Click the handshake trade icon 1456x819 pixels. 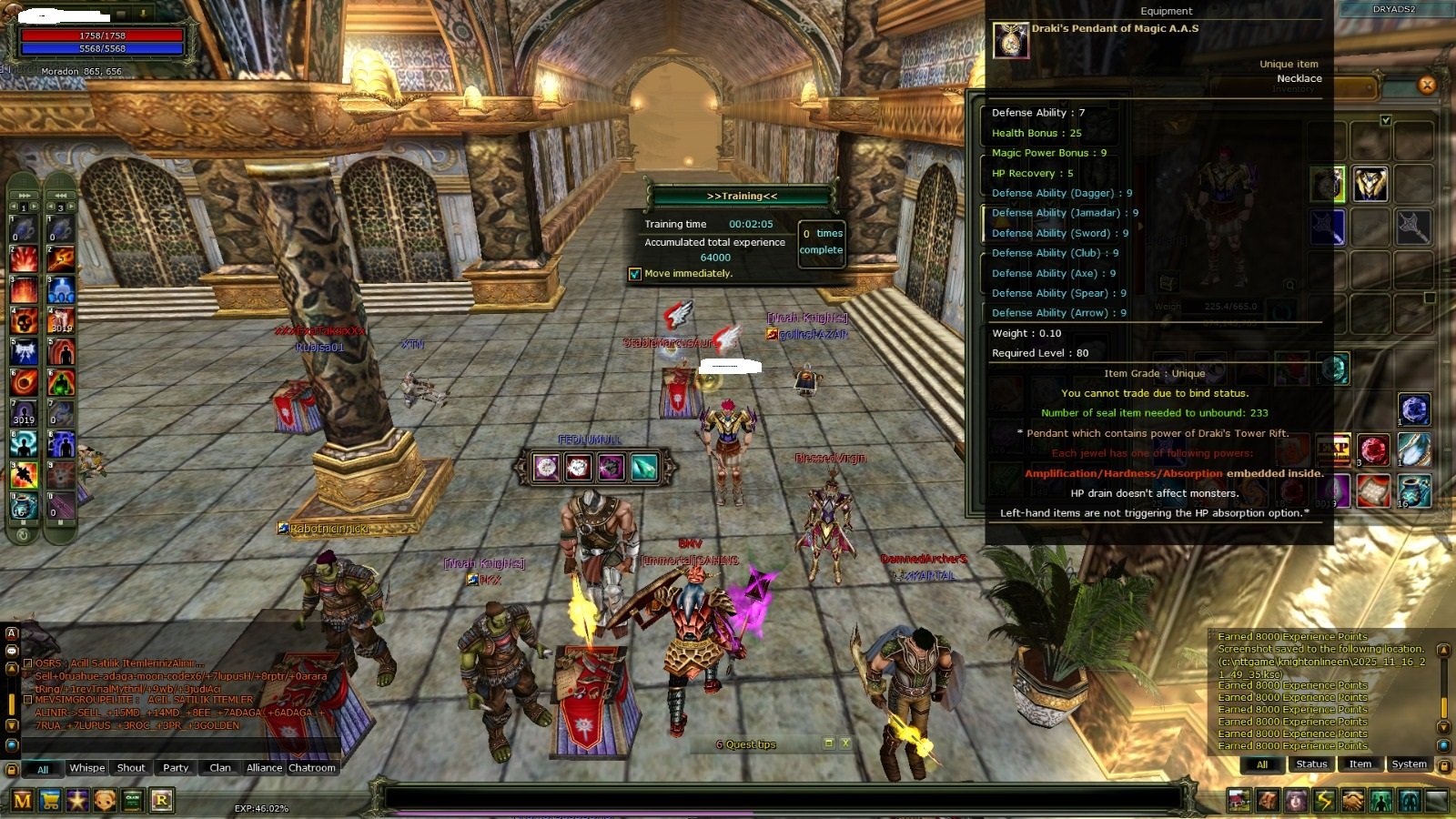click(x=1353, y=801)
